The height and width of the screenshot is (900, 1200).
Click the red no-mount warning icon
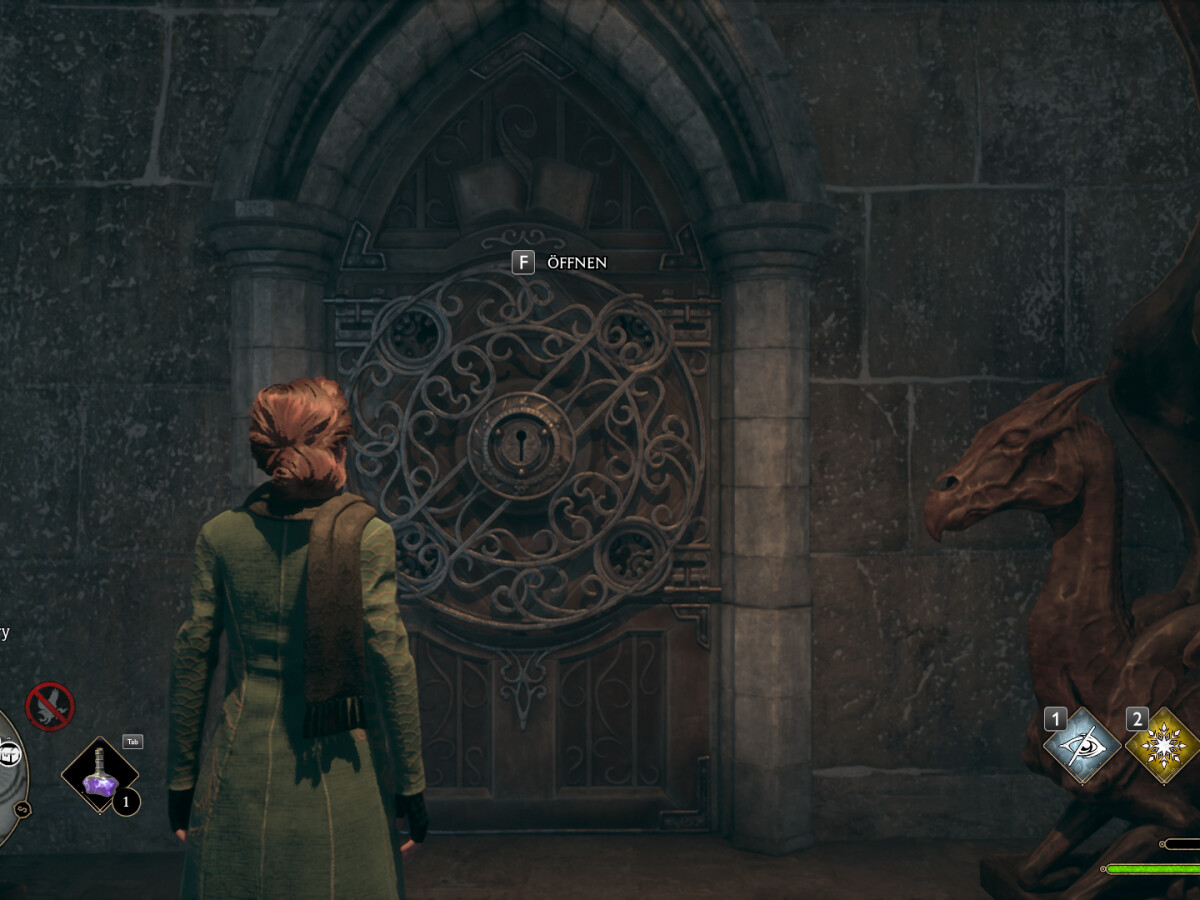click(49, 706)
